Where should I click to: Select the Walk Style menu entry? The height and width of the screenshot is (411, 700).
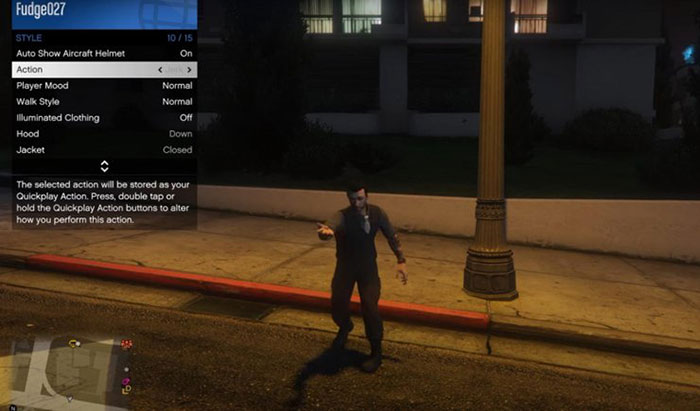[x=104, y=102]
